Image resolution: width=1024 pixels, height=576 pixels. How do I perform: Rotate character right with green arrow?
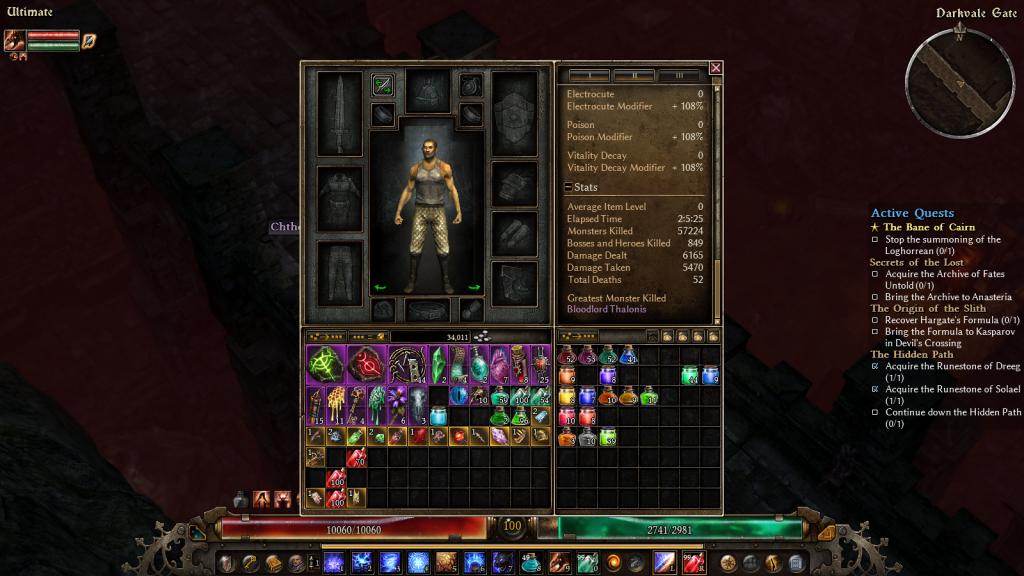click(474, 288)
